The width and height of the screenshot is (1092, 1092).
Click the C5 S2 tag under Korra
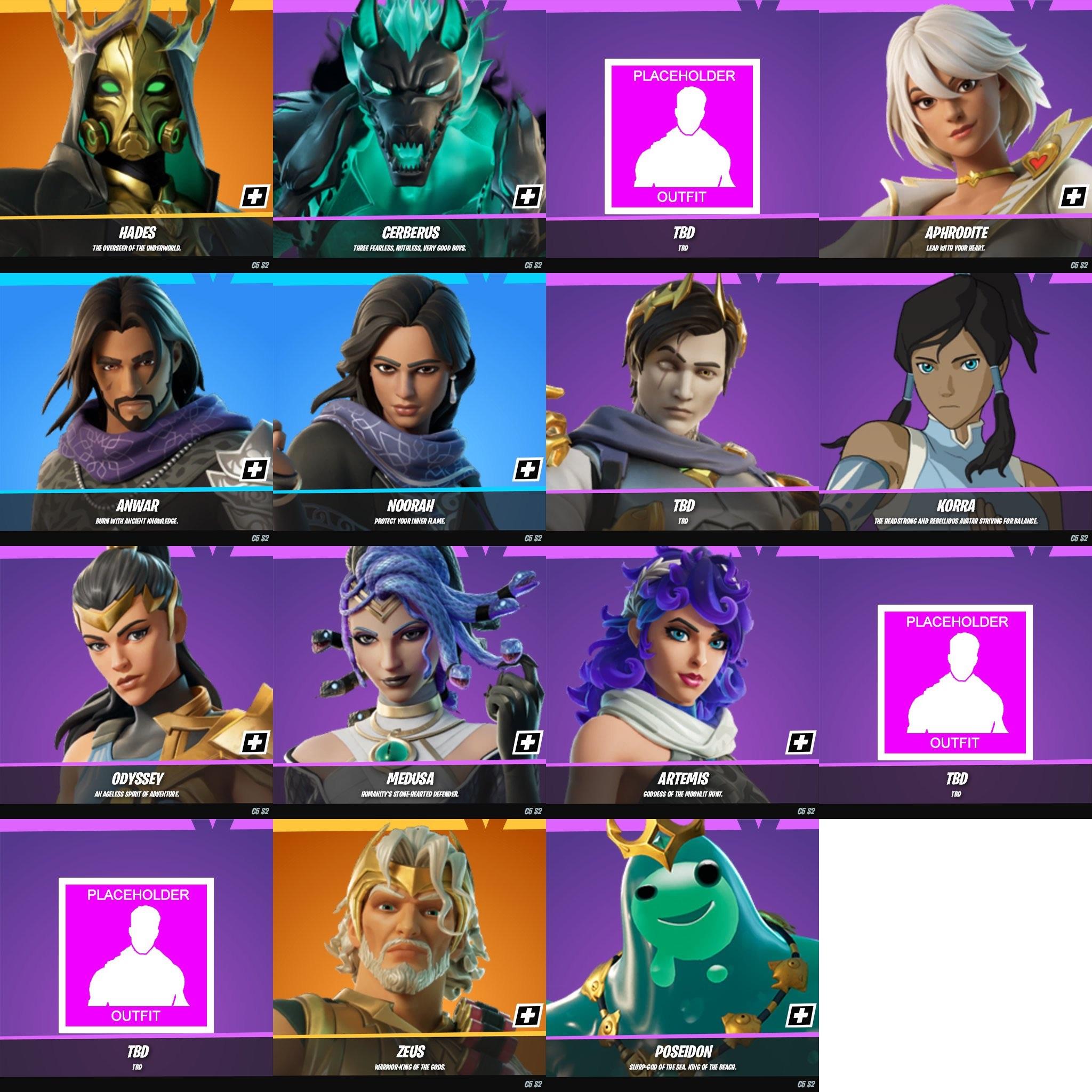tap(1080, 537)
